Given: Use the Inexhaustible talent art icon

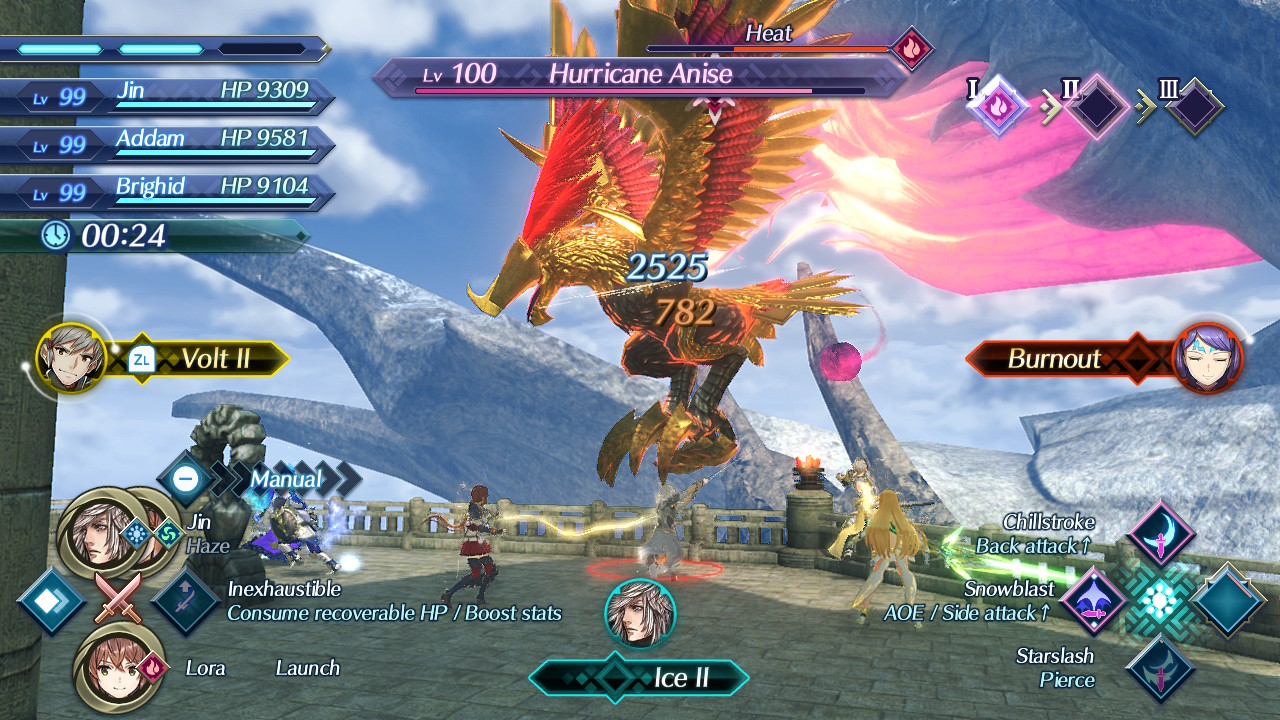Looking at the screenshot, I should [x=185, y=600].
